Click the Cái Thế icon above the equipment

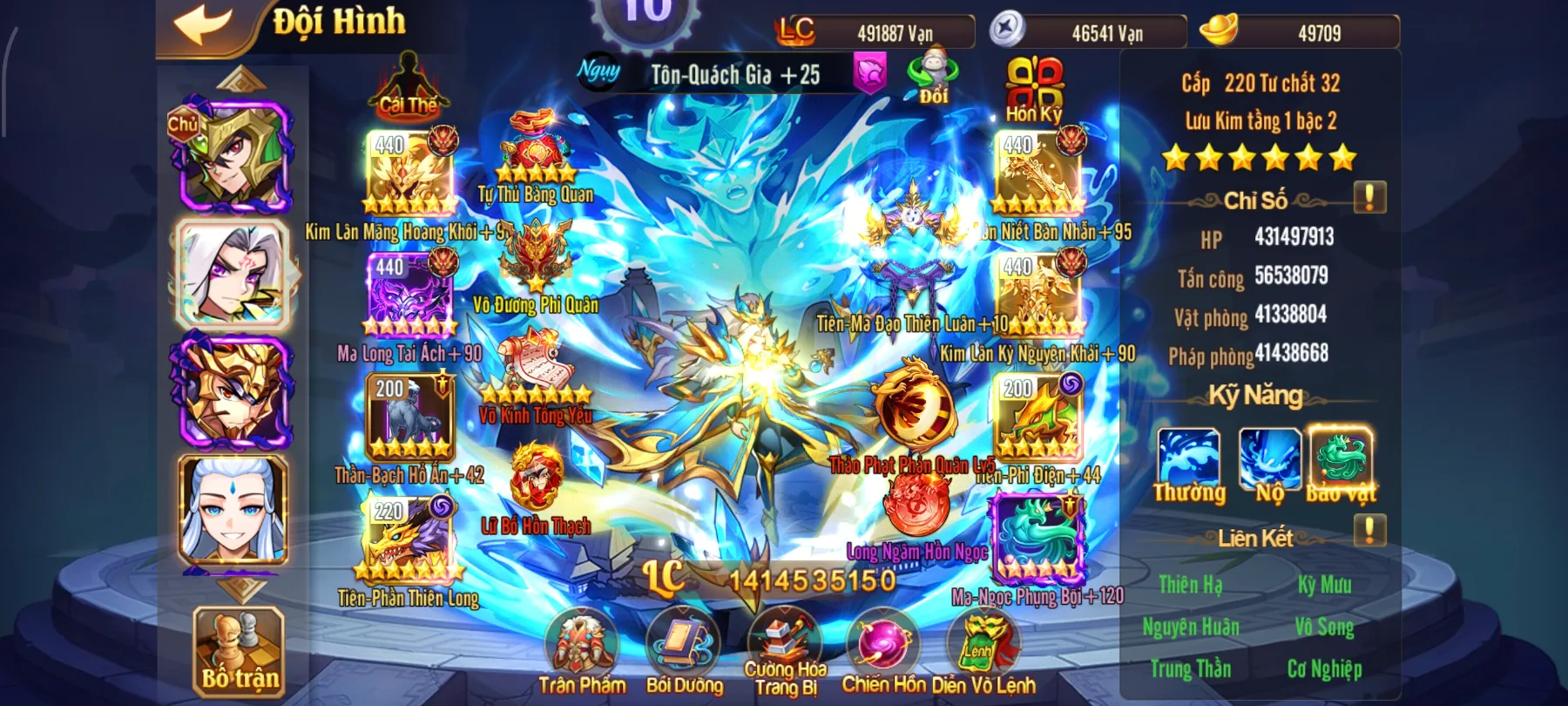408,83
